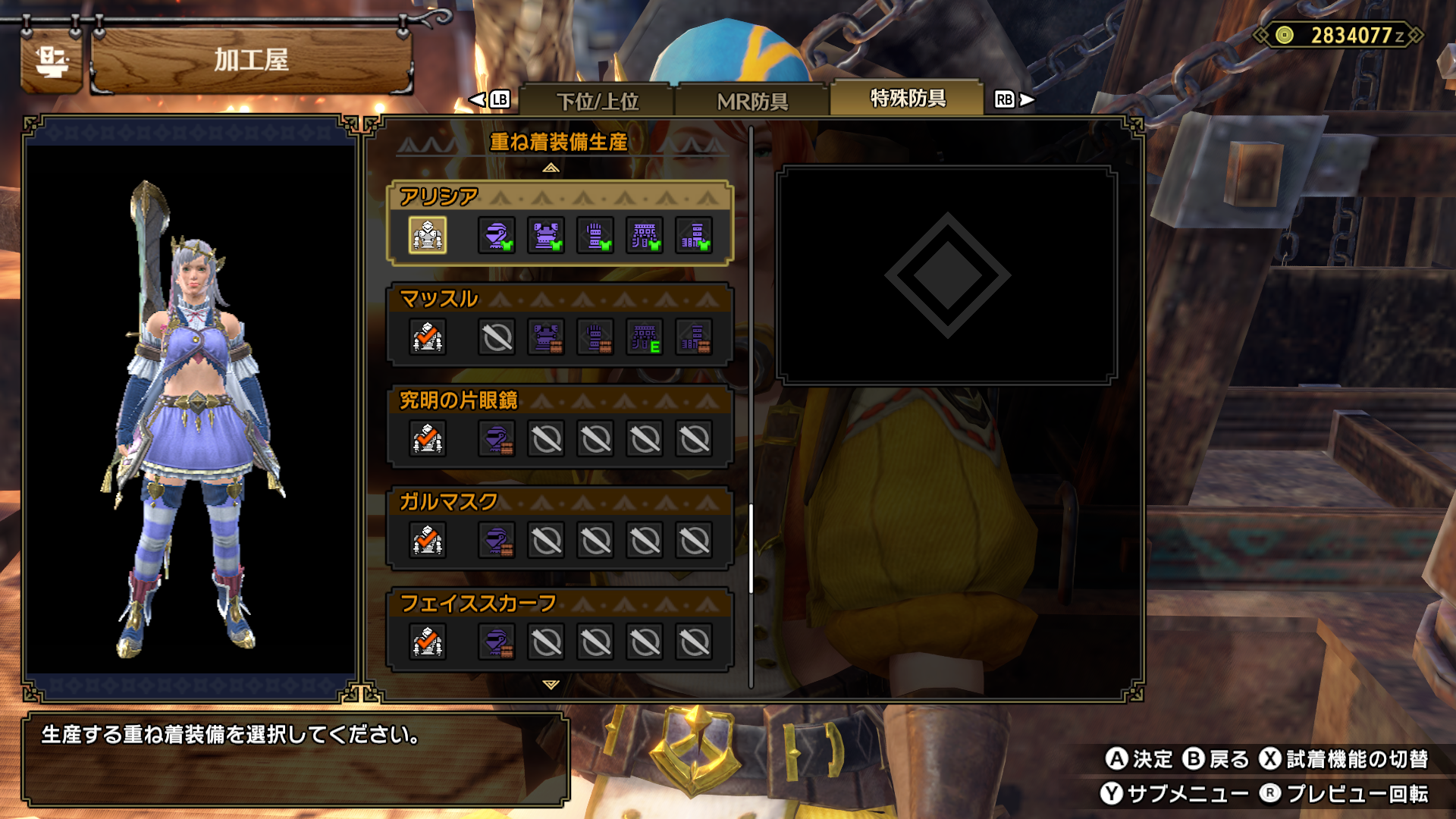
Task: Select the 究明の片眼鏡 head piece
Action: (x=497, y=438)
